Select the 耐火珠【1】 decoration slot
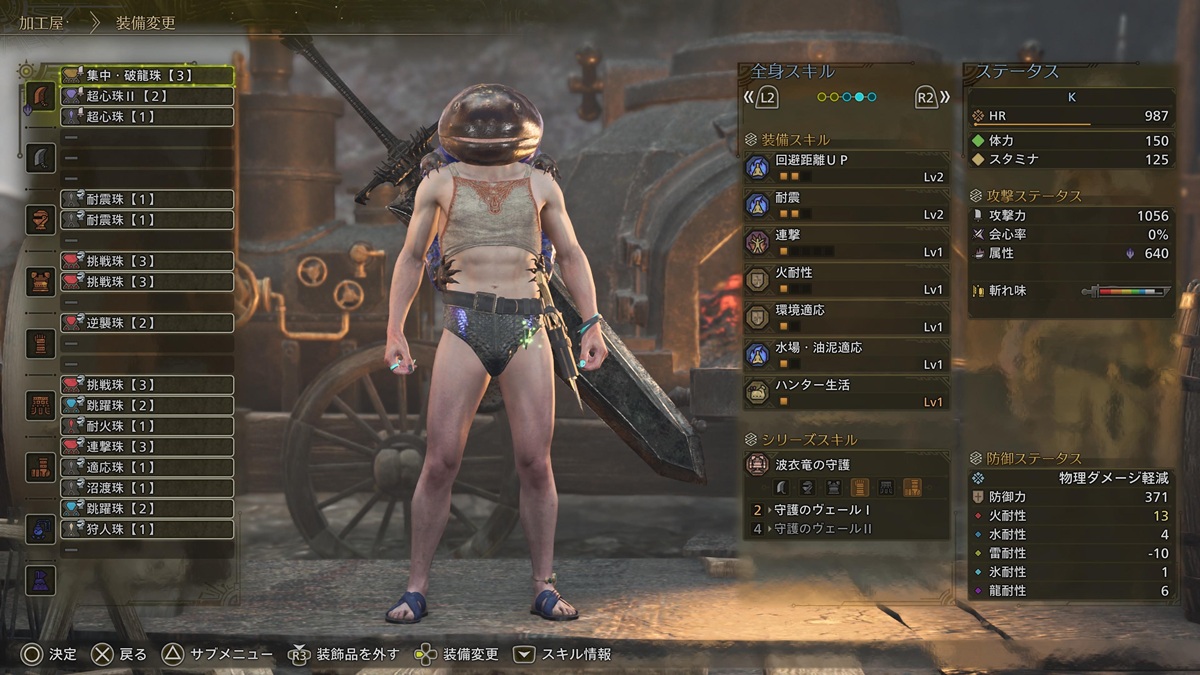This screenshot has height=675, width=1200. click(x=147, y=426)
